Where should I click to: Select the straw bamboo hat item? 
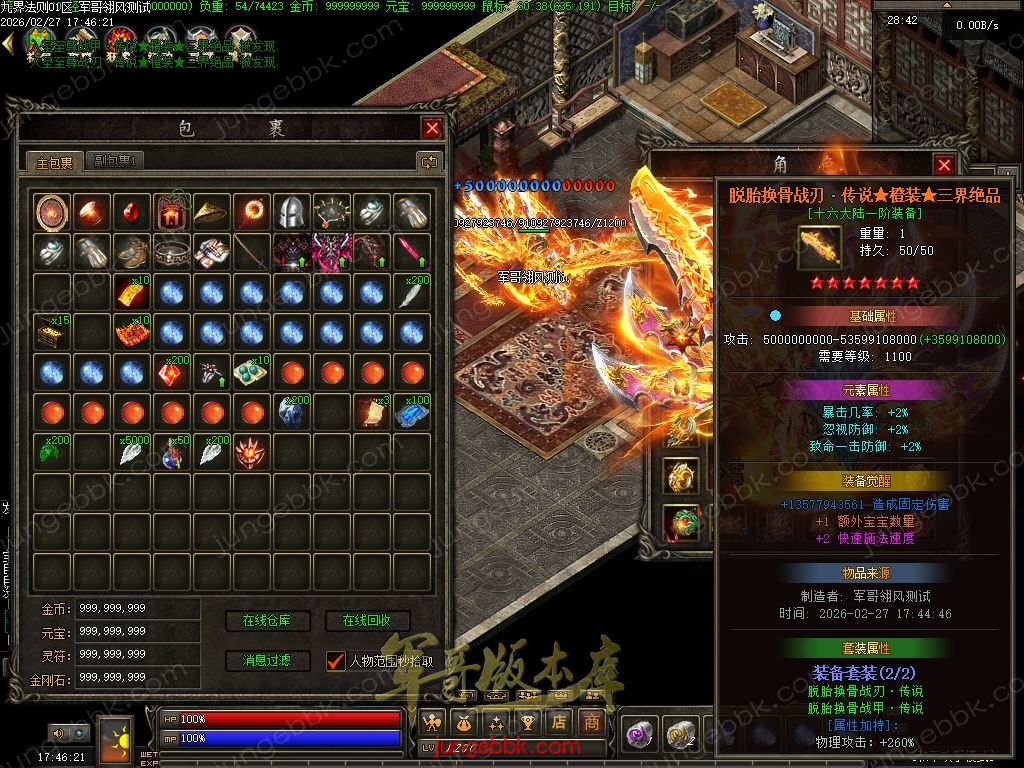click(x=211, y=211)
